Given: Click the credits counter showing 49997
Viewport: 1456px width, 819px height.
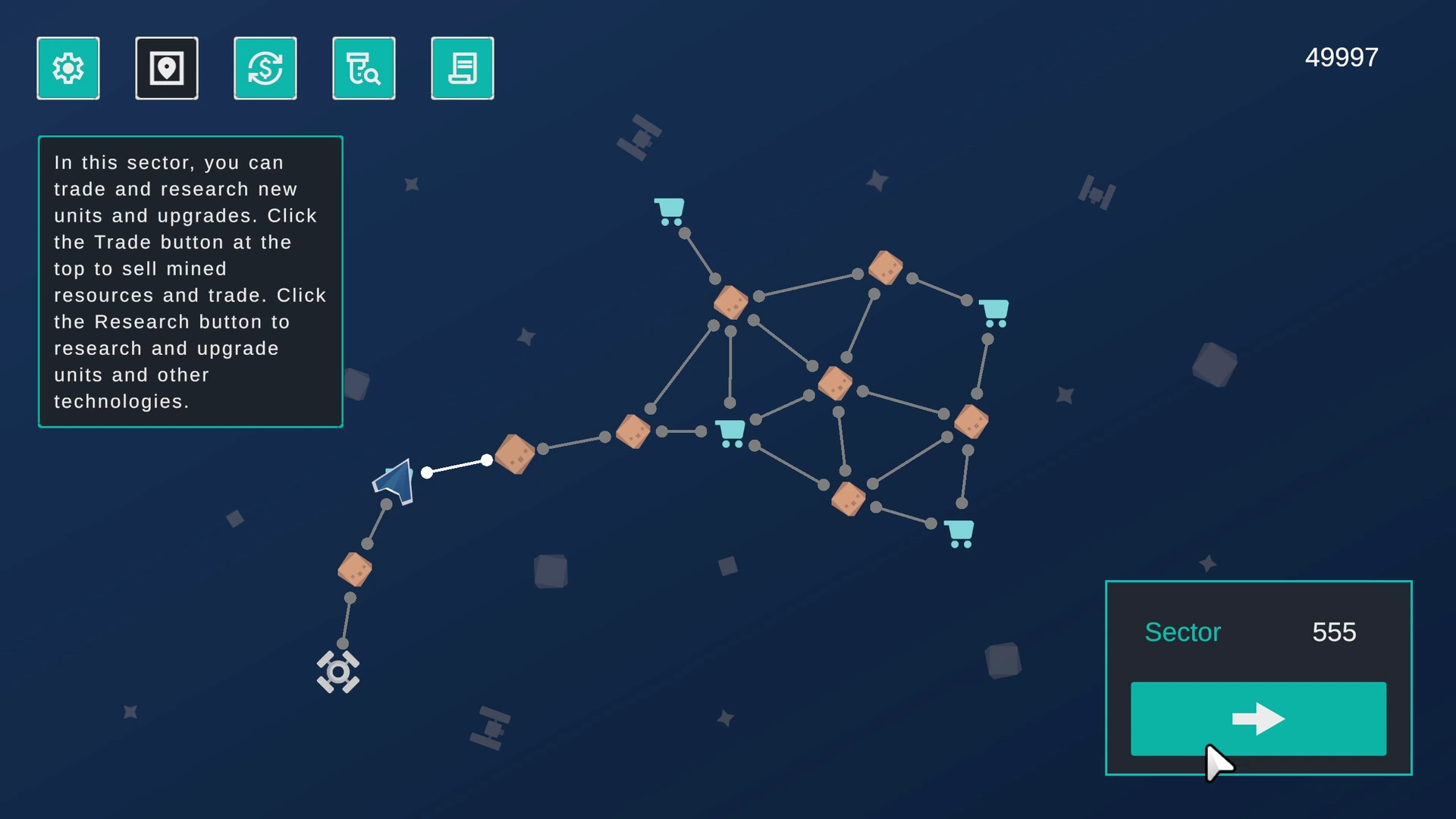Looking at the screenshot, I should tap(1341, 56).
